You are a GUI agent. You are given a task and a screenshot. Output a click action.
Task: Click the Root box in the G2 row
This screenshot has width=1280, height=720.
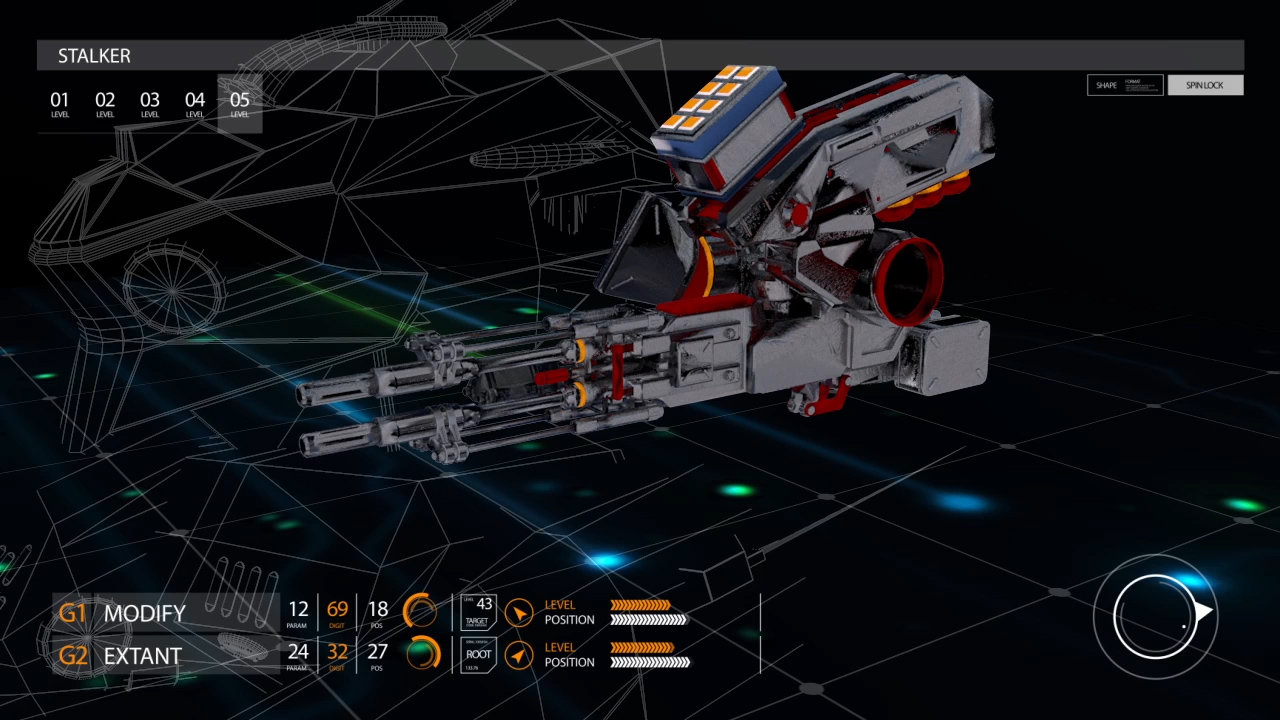pos(477,655)
